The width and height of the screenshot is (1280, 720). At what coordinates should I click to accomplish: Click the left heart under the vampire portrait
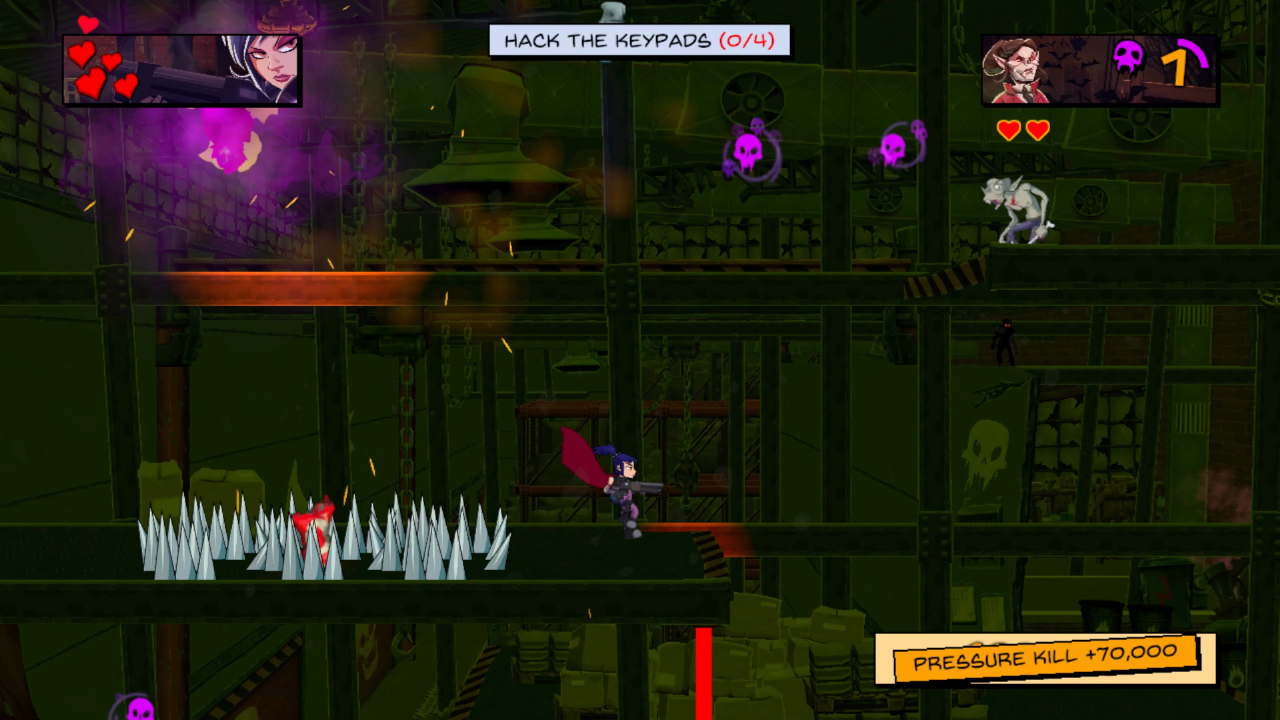click(x=1010, y=128)
